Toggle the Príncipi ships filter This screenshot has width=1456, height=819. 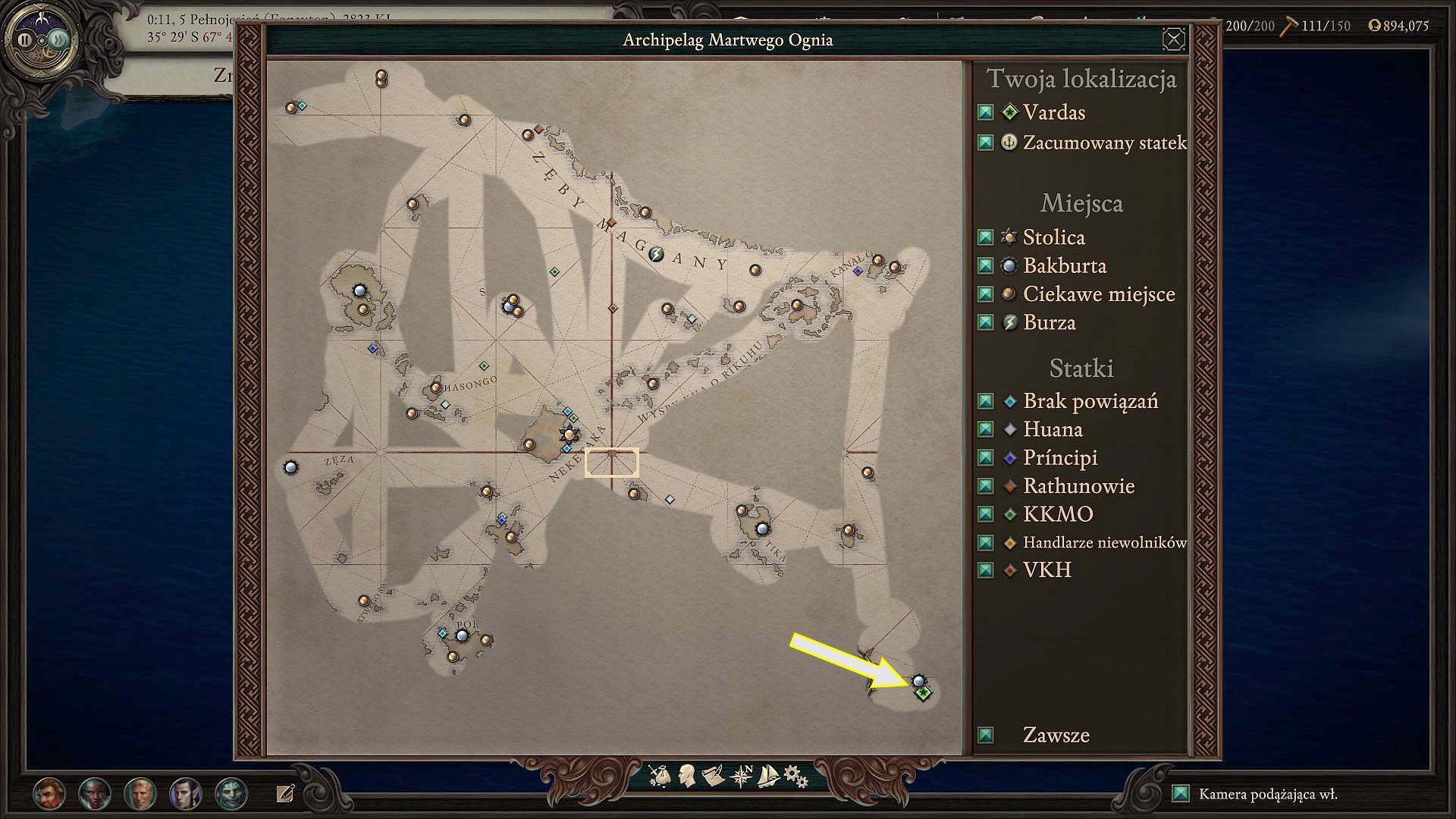click(985, 458)
